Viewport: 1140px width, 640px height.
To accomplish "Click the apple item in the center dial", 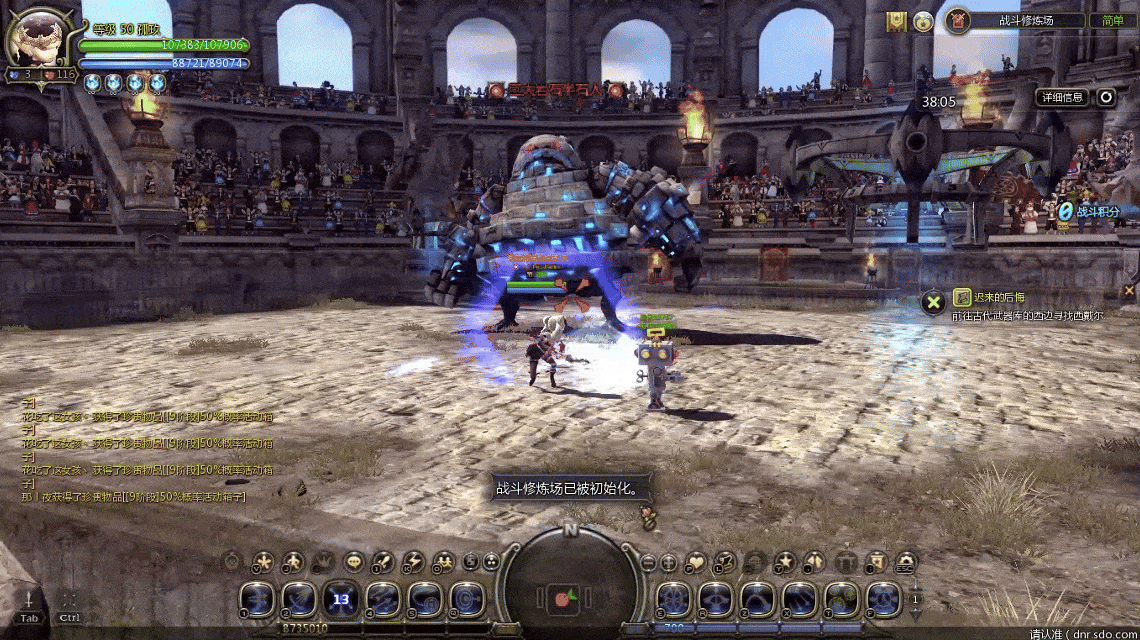I will tap(563, 600).
